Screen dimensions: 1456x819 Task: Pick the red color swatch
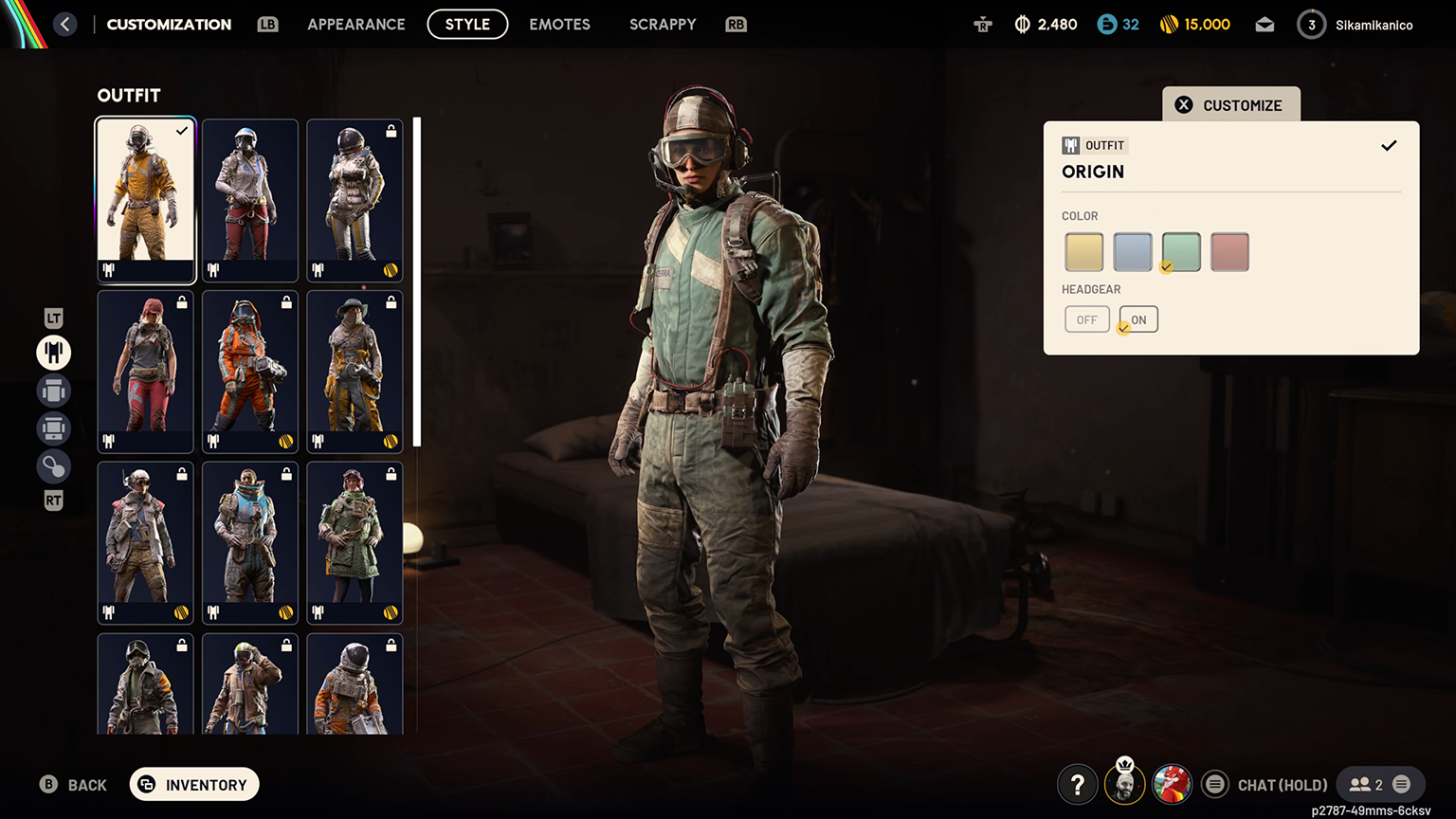[x=1229, y=252]
